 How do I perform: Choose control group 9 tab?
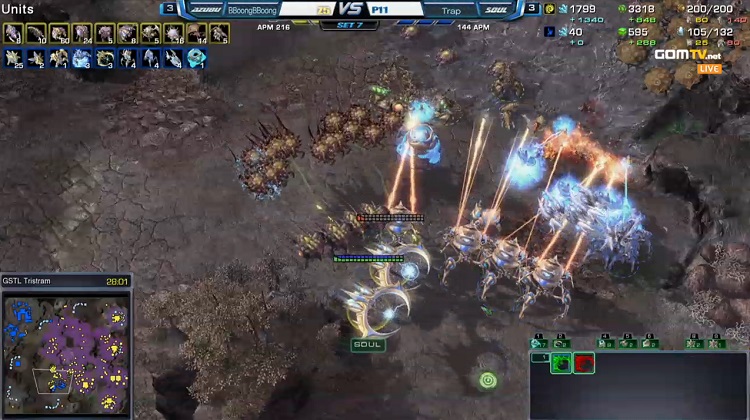pyautogui.click(x=716, y=343)
